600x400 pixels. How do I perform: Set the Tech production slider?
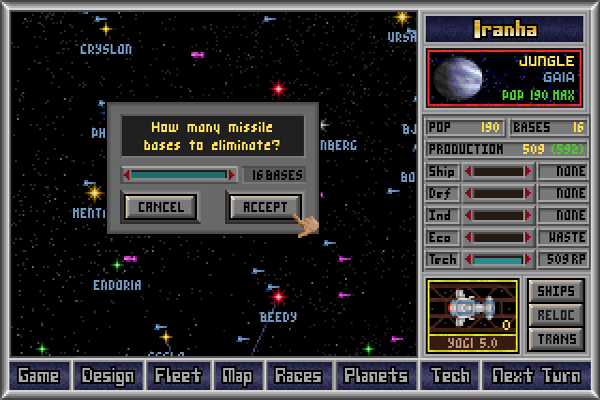pos(497,259)
